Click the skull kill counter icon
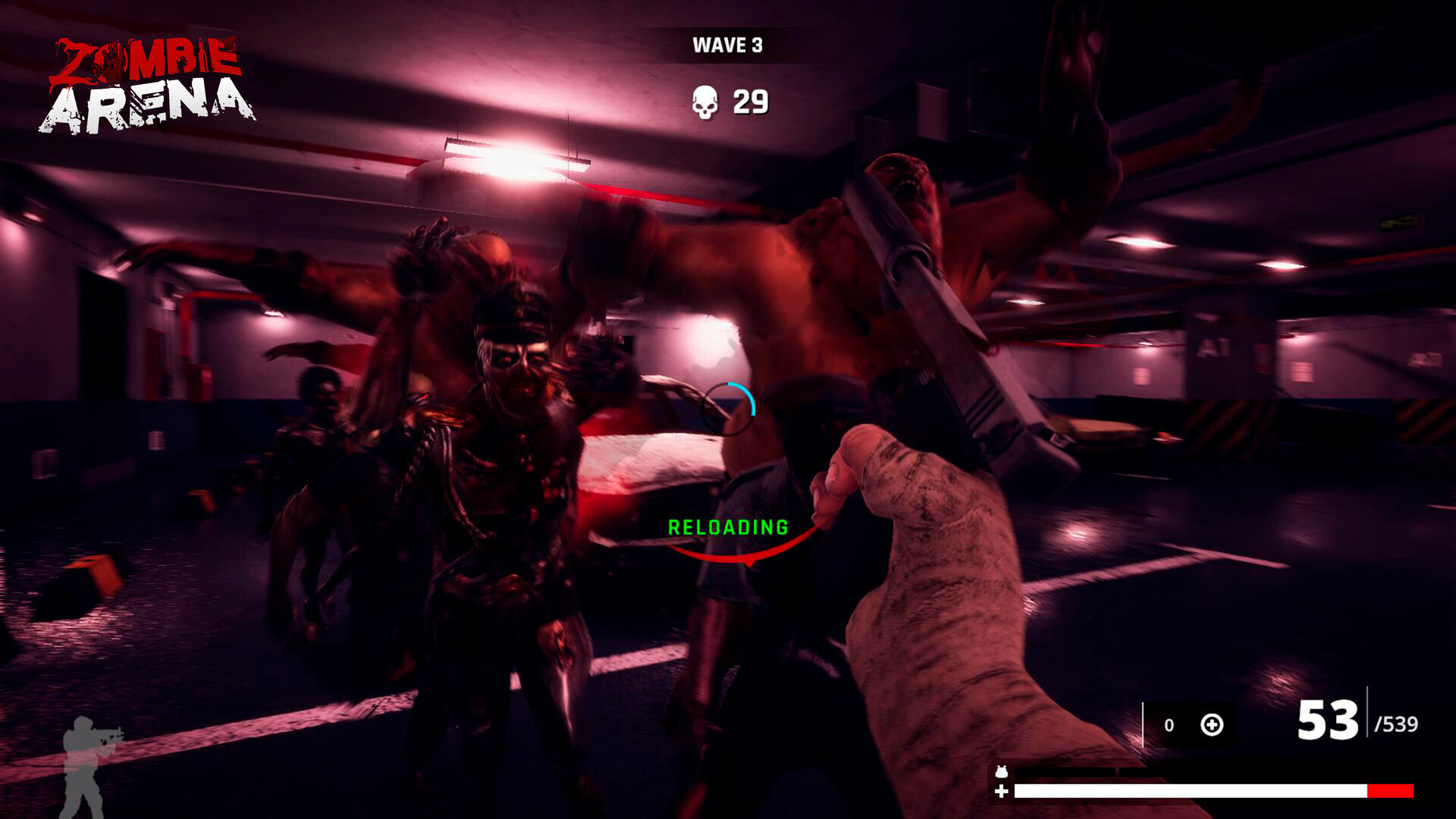Viewport: 1456px width, 819px height. point(705,100)
